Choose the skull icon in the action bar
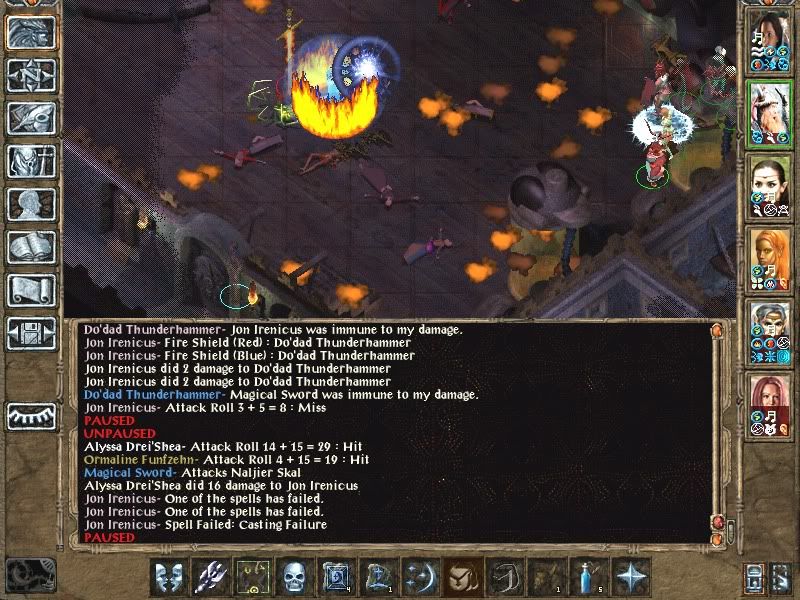Image resolution: width=800 pixels, height=600 pixels. pyautogui.click(x=294, y=577)
